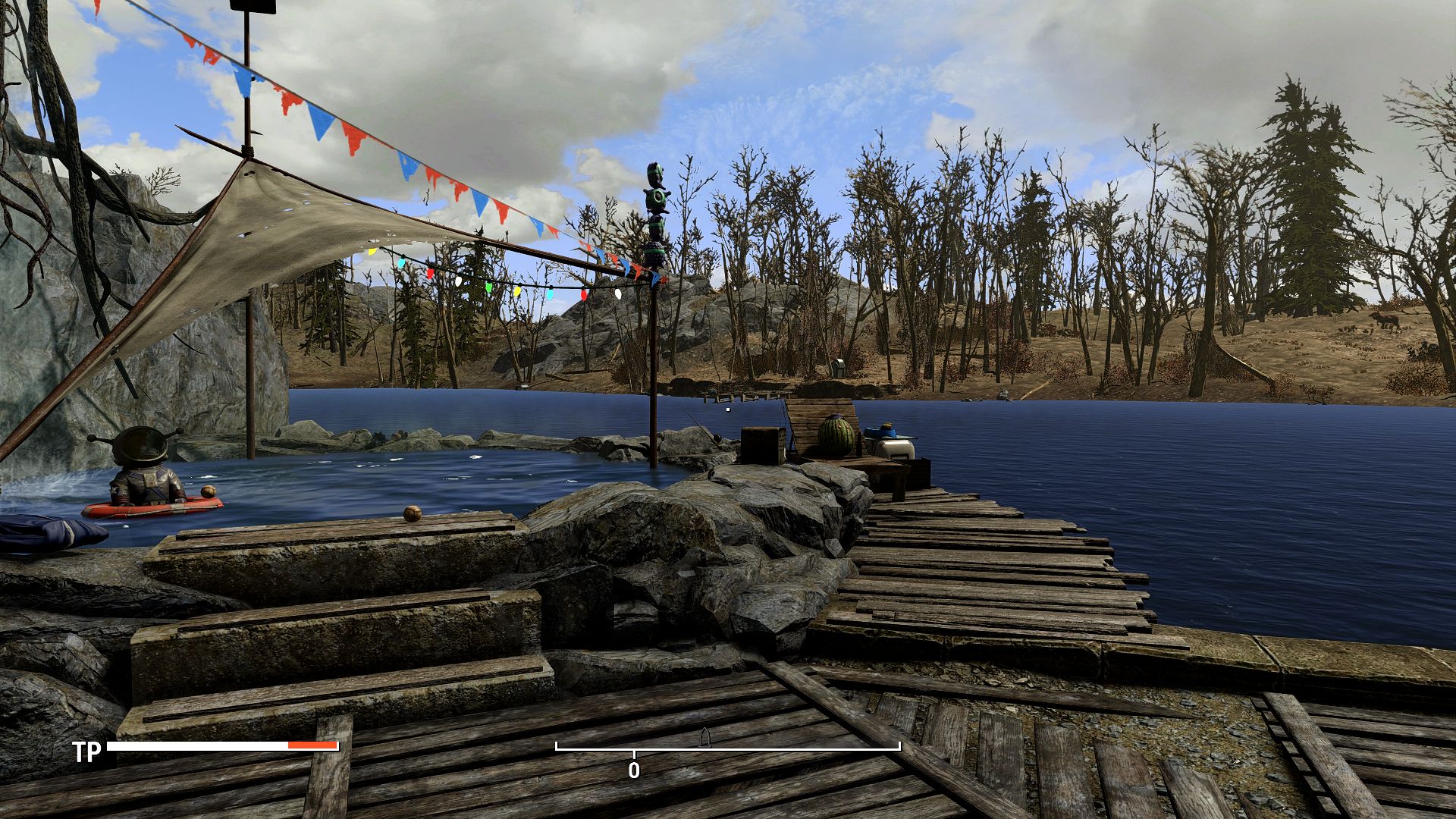
Task: Click the blue lunchbox on the small table
Action: (x=879, y=431)
